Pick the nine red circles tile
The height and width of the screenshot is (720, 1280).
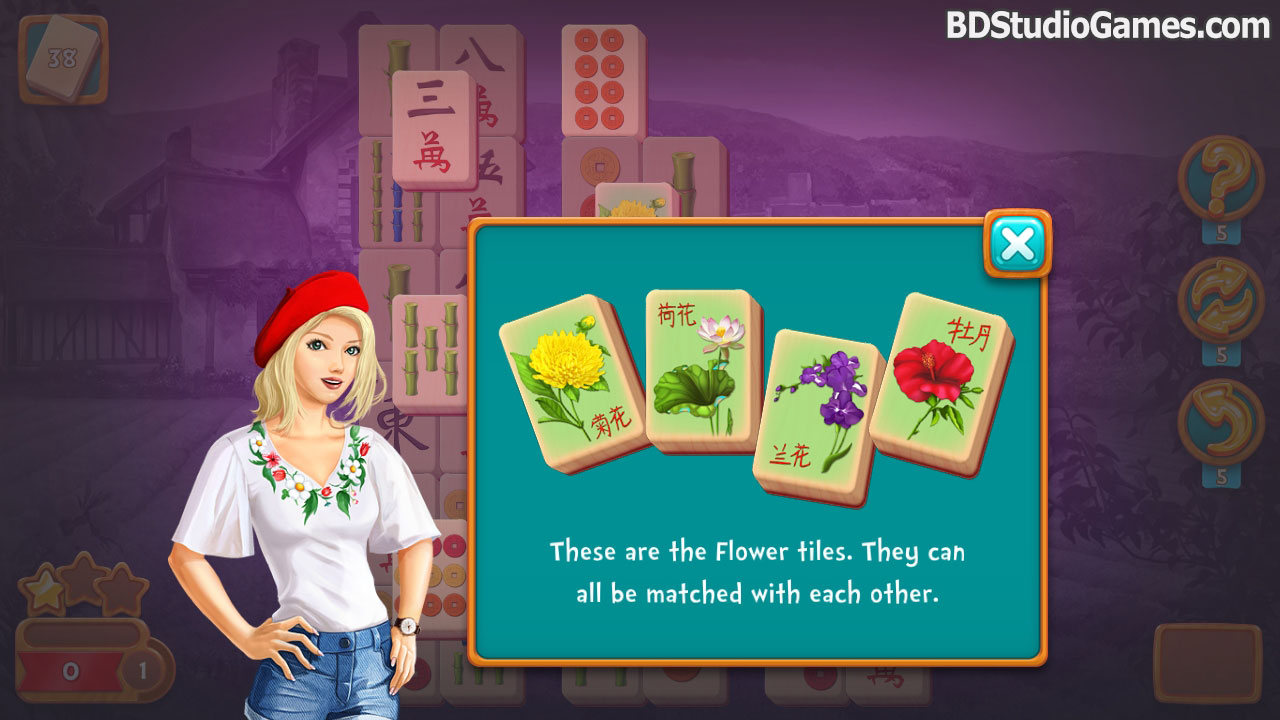599,80
